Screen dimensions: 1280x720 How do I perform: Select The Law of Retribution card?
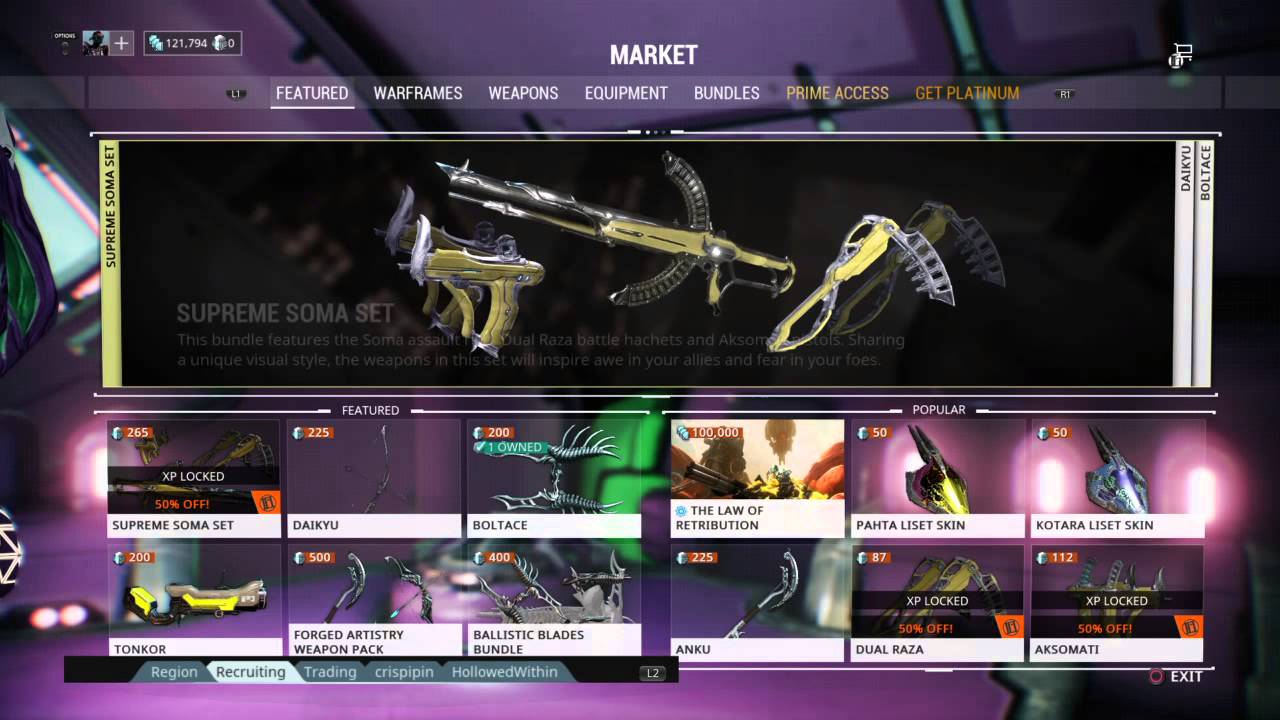click(757, 477)
